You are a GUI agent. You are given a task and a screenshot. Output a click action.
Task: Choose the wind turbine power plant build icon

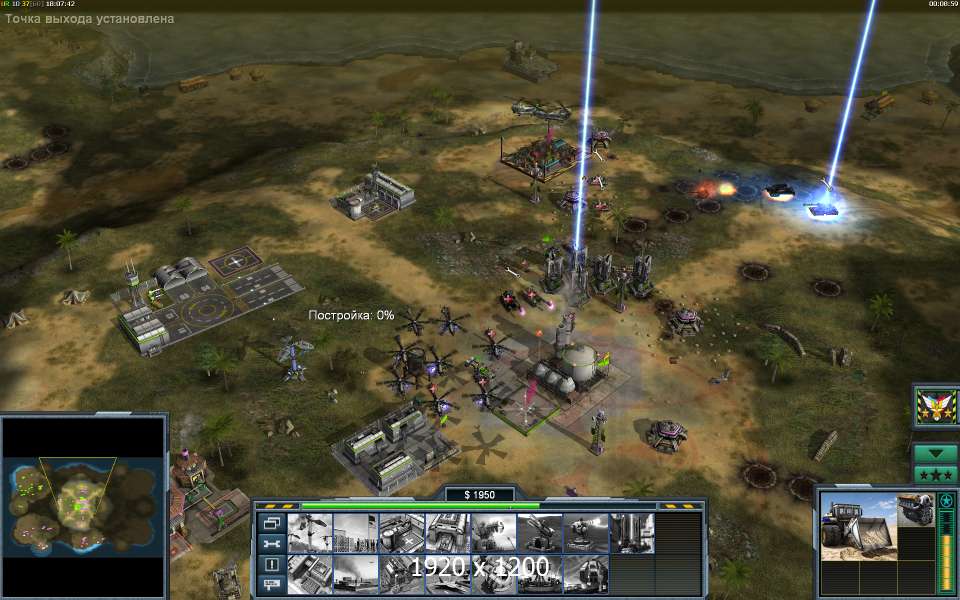point(309,533)
